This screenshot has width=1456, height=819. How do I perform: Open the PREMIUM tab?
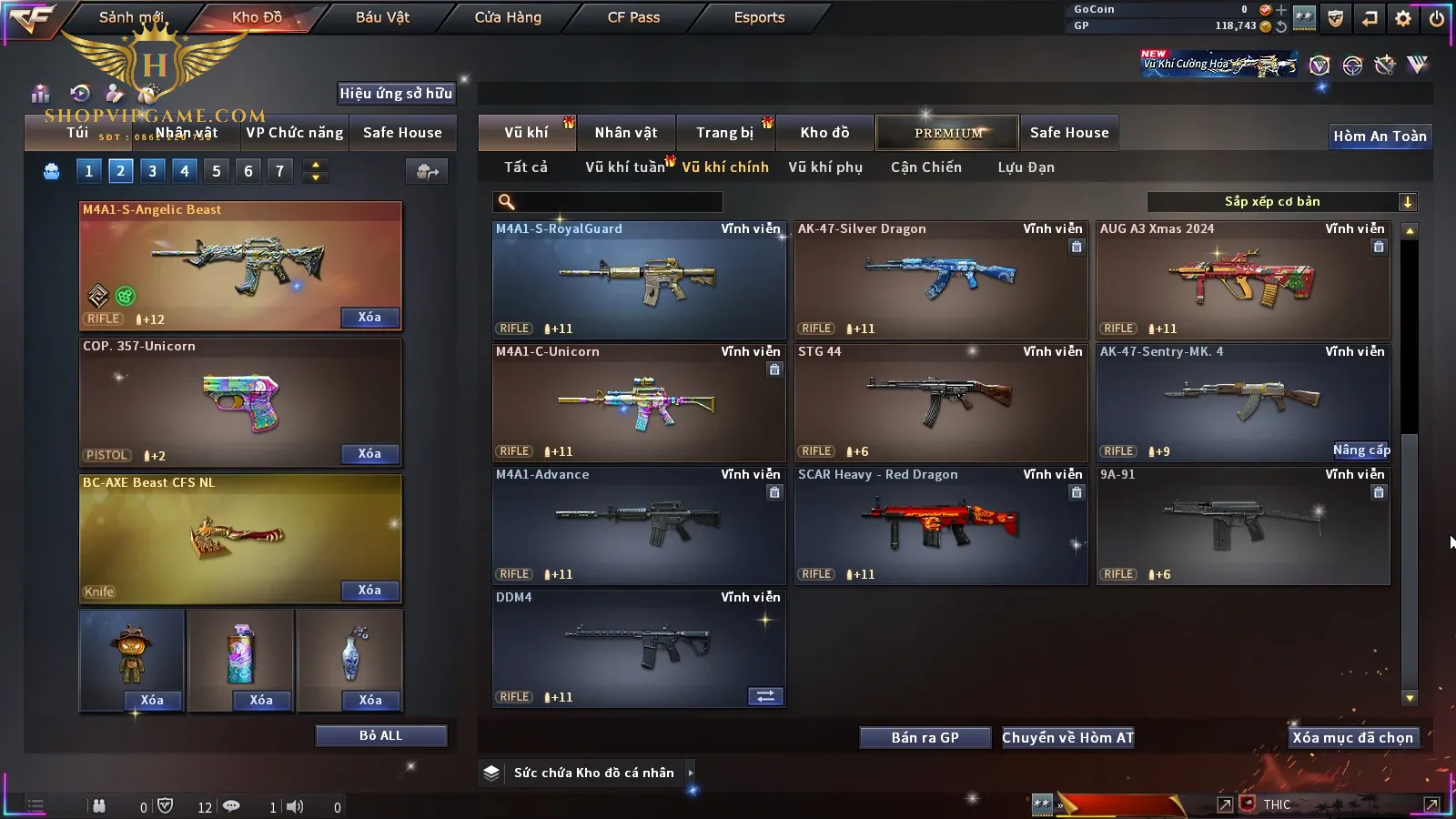point(947,133)
